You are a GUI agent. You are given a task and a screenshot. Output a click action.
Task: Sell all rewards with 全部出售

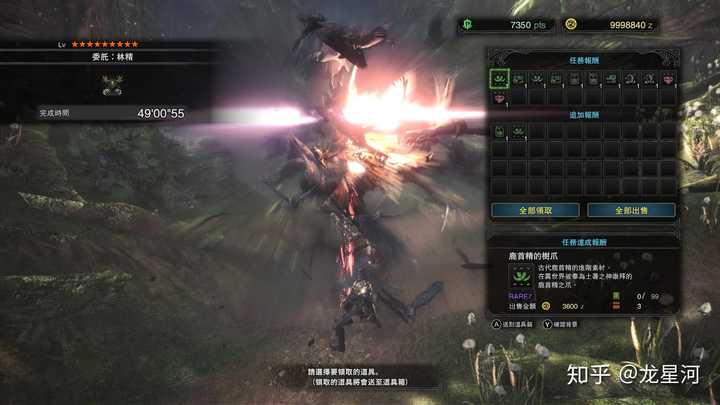(x=630, y=210)
